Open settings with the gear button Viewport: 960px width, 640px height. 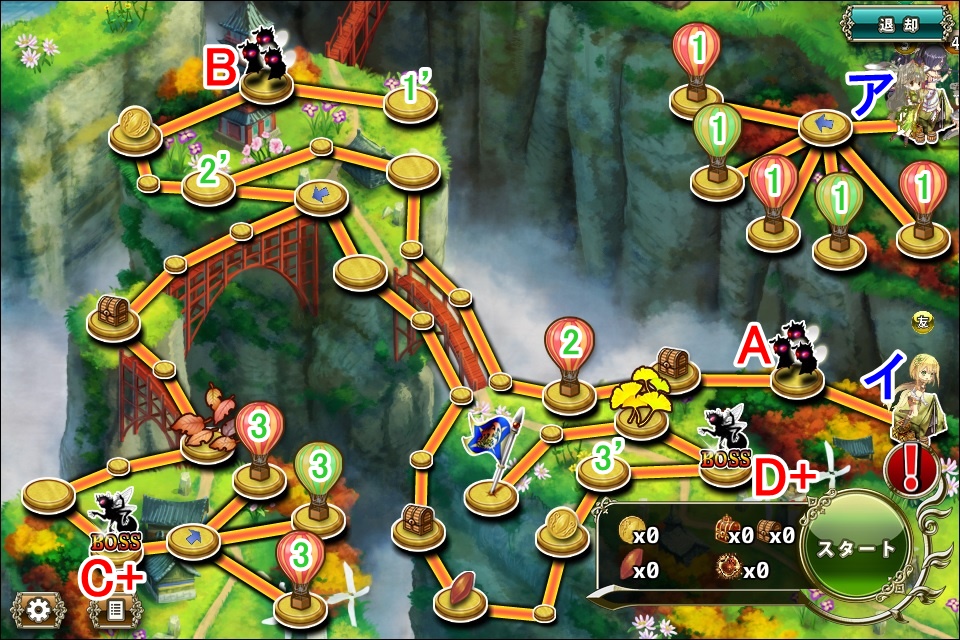click(40, 609)
